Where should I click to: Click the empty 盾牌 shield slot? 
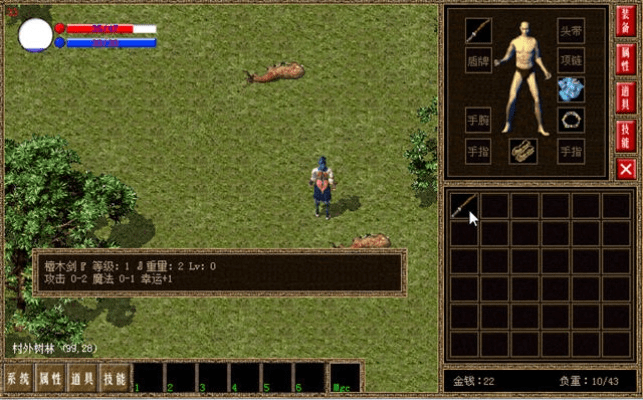478,60
